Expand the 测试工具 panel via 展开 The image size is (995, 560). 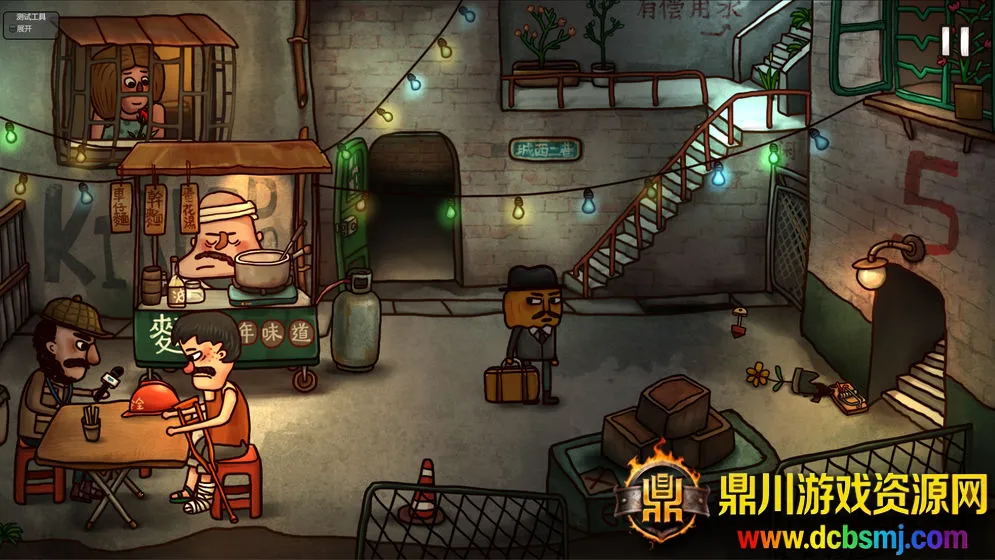[26, 29]
